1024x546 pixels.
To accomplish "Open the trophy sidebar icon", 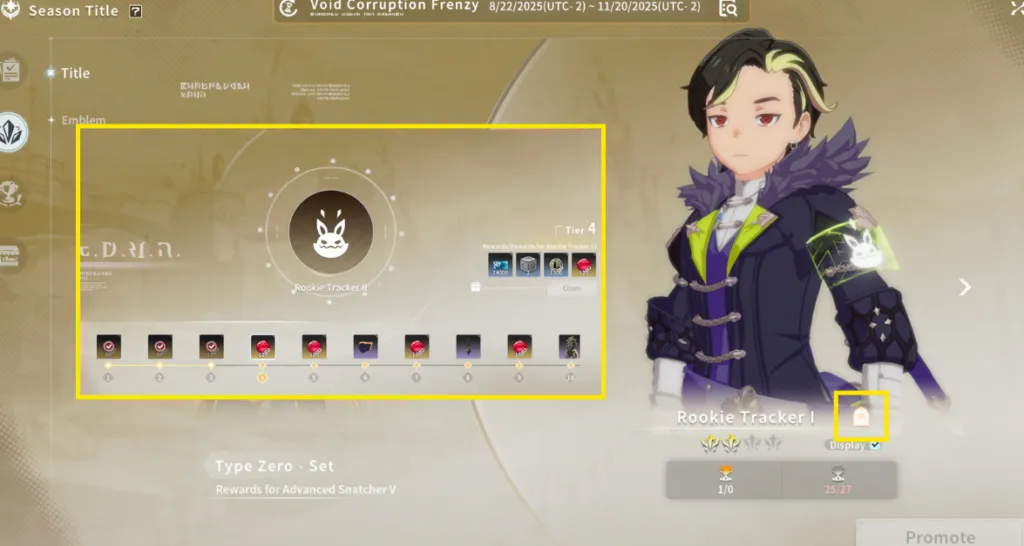I will (x=12, y=192).
